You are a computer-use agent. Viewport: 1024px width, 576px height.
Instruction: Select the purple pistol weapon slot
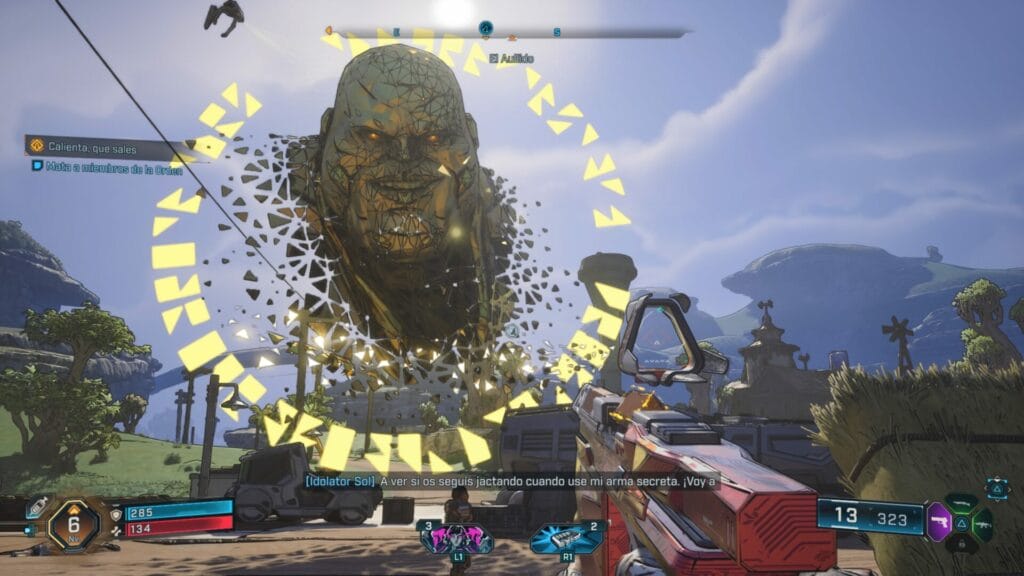click(940, 522)
